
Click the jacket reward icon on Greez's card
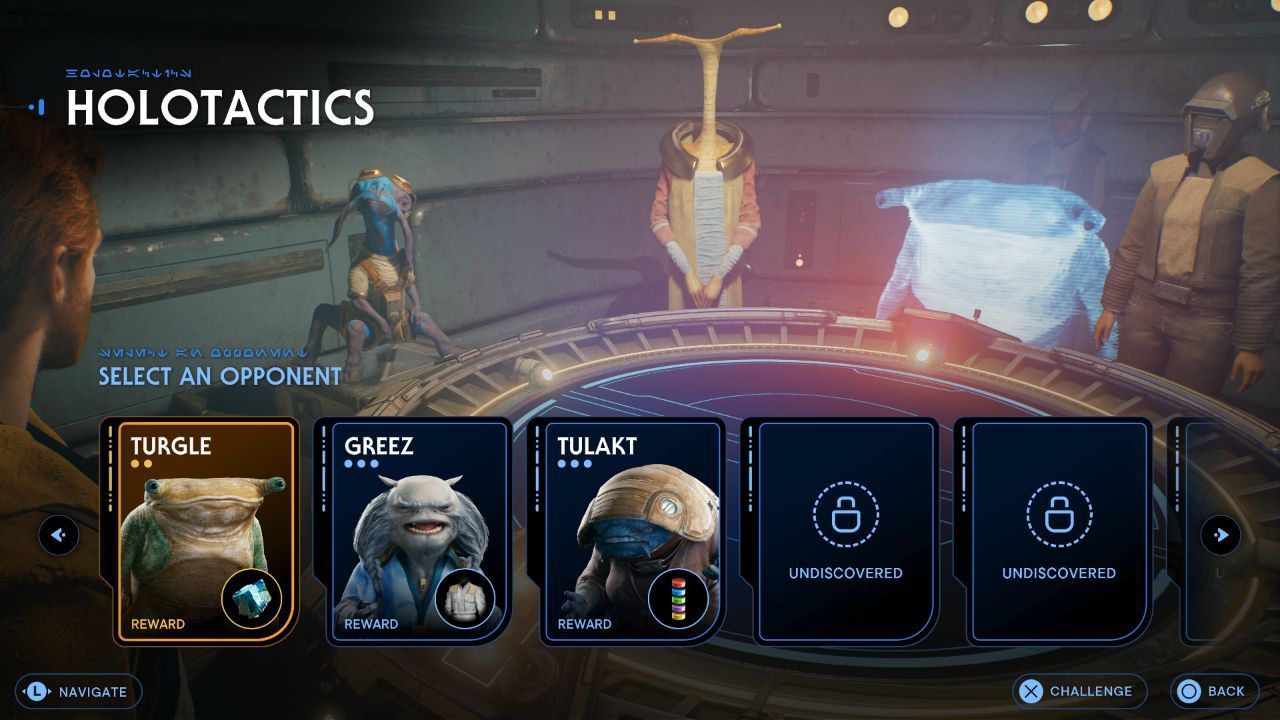coord(466,598)
